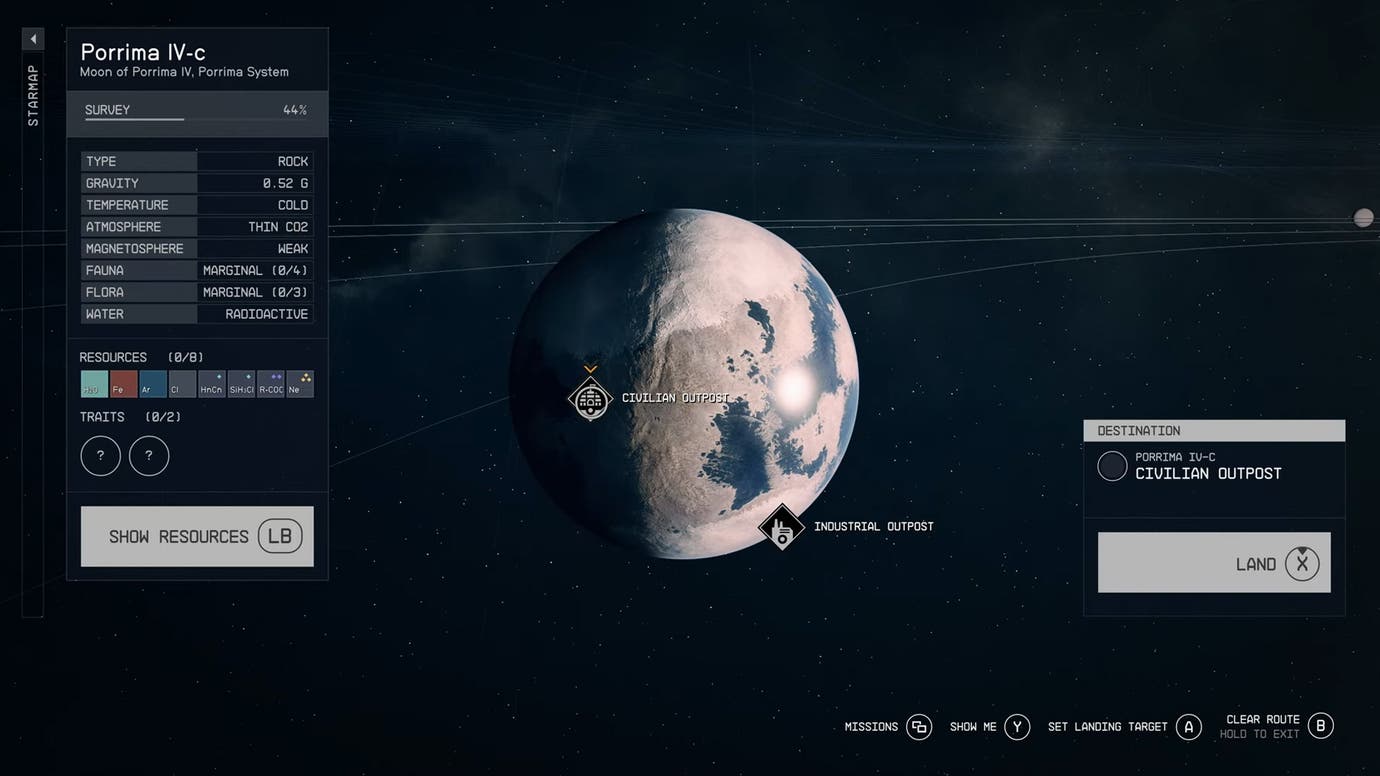Select the H2O water resource tile

coord(94,384)
